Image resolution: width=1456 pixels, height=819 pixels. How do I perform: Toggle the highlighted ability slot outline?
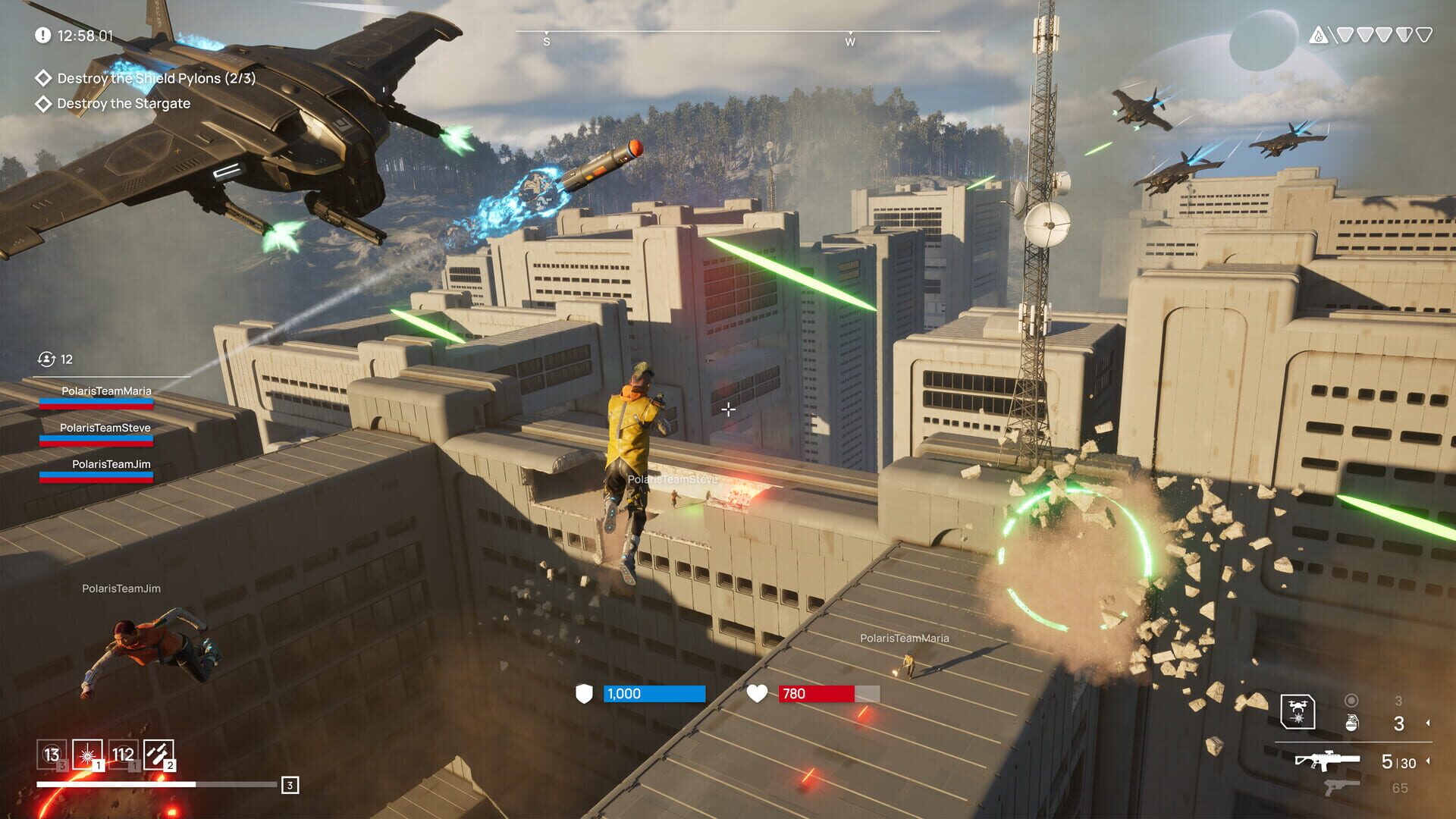click(x=86, y=755)
